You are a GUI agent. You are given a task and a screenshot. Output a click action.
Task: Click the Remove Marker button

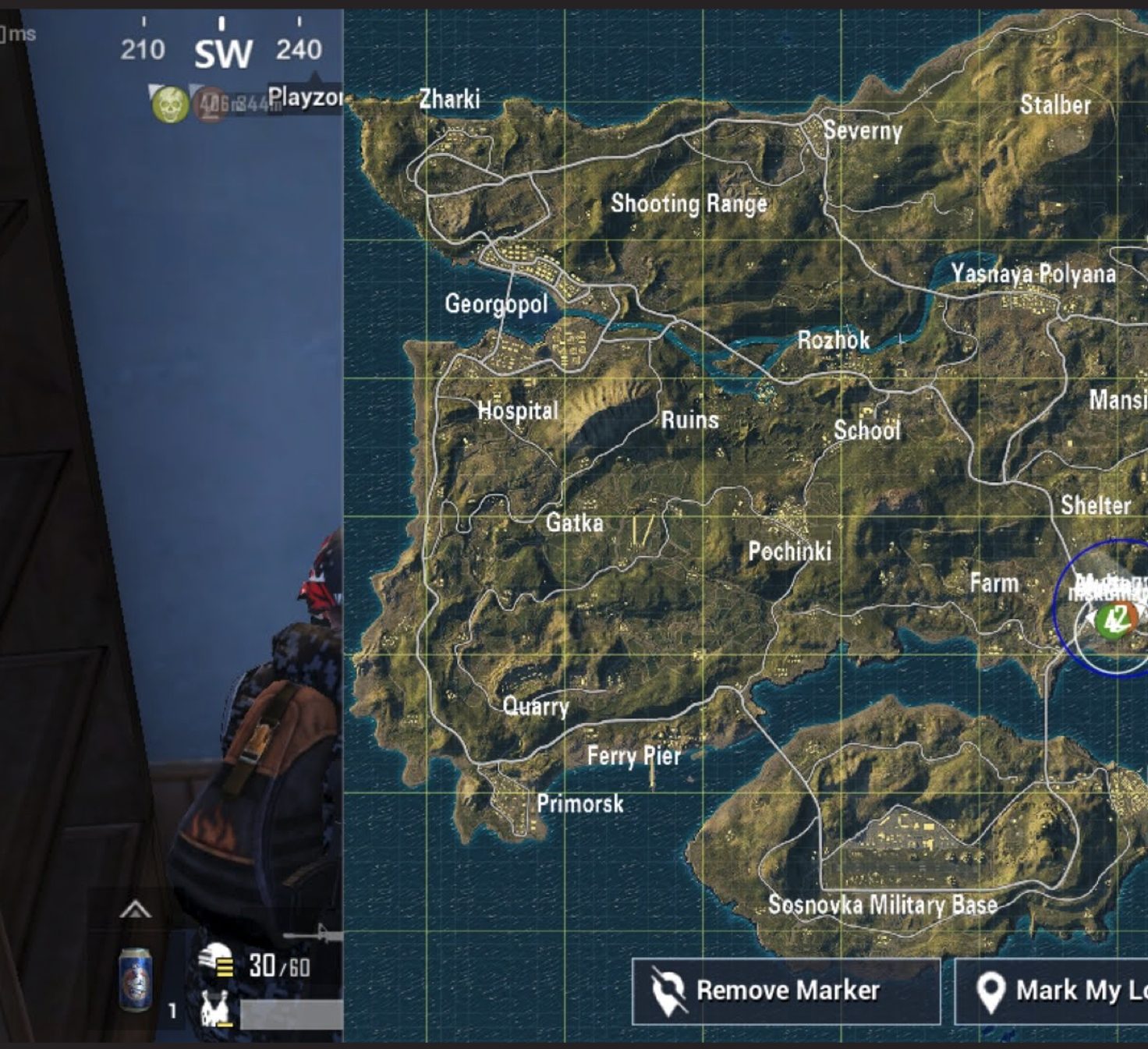(x=785, y=991)
